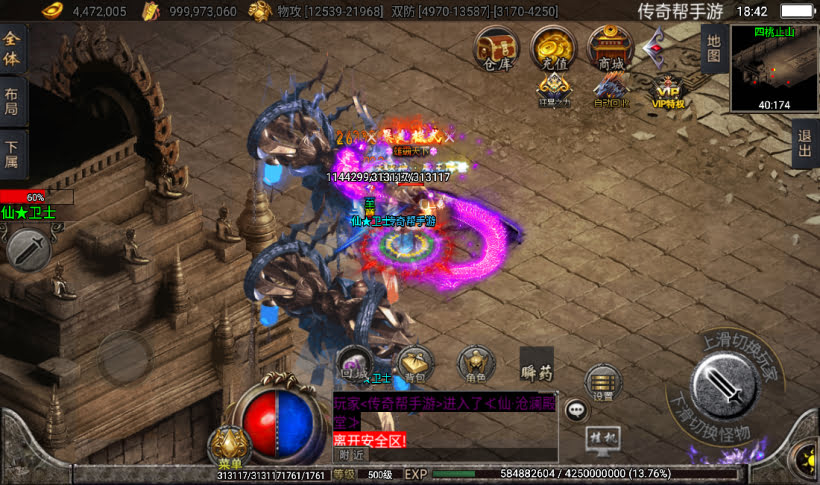Open the 自动回收 auto-recycle feature
The image size is (820, 485).
(x=609, y=90)
